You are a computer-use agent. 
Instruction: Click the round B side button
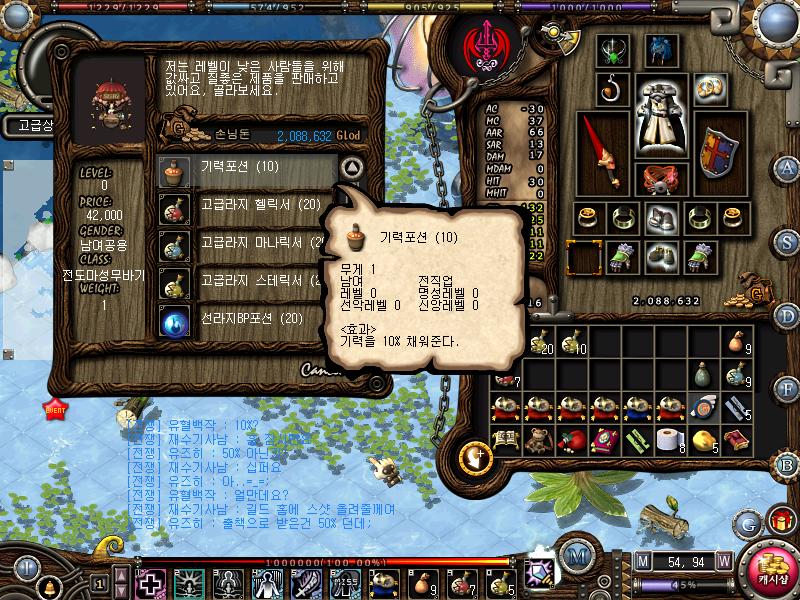tap(788, 462)
